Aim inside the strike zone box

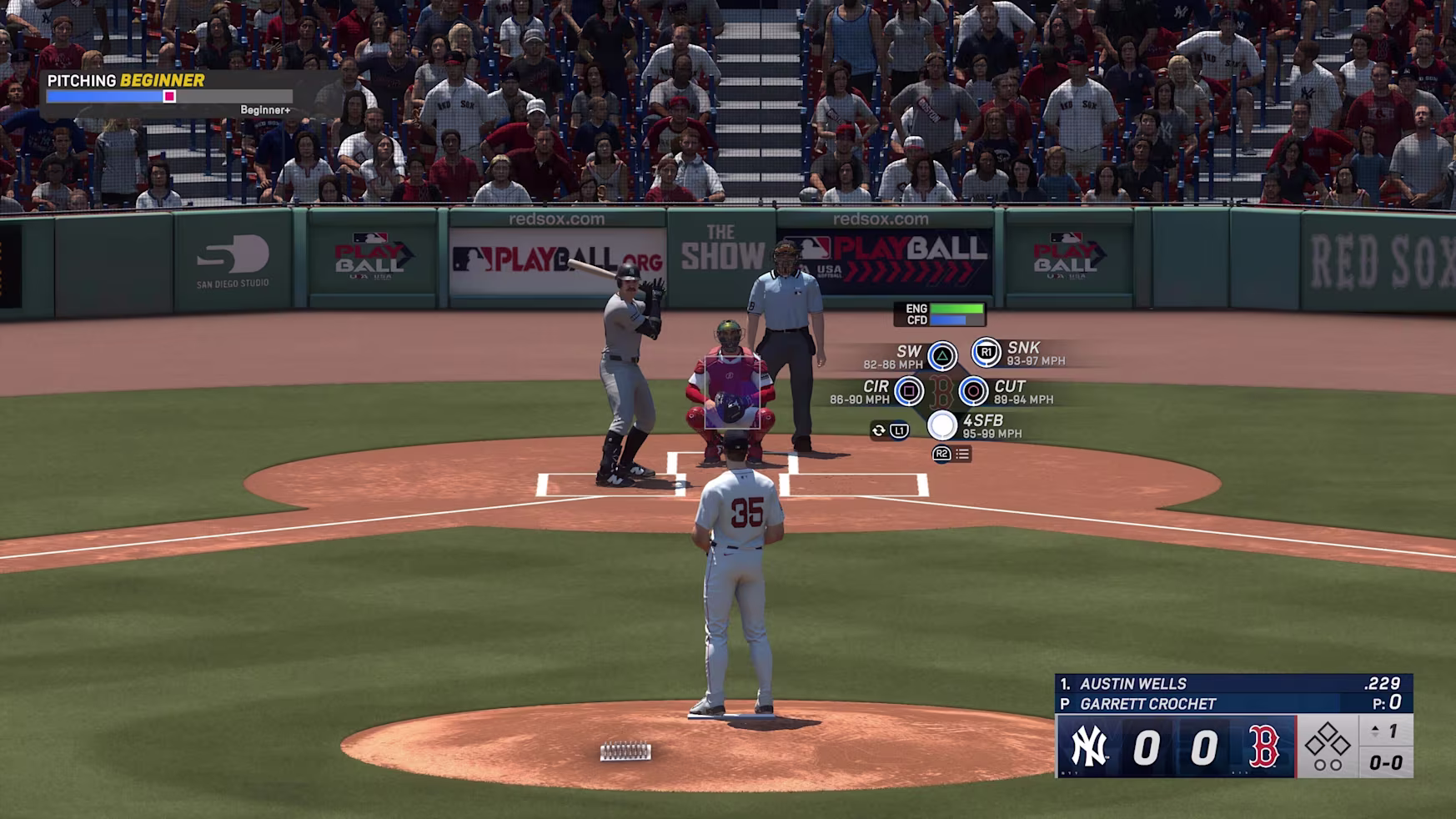pyautogui.click(x=732, y=392)
